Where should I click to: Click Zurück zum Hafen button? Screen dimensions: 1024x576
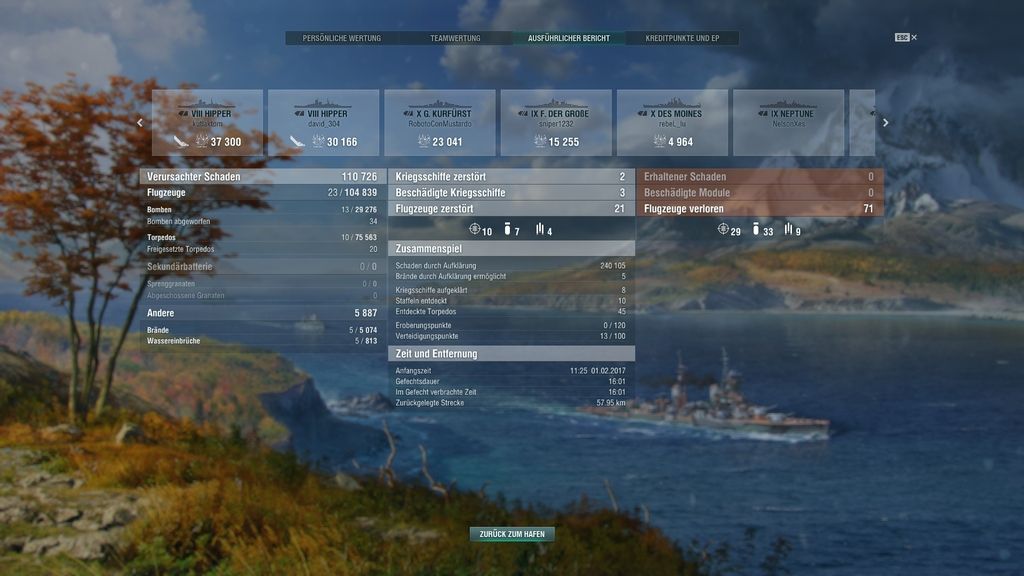512,534
